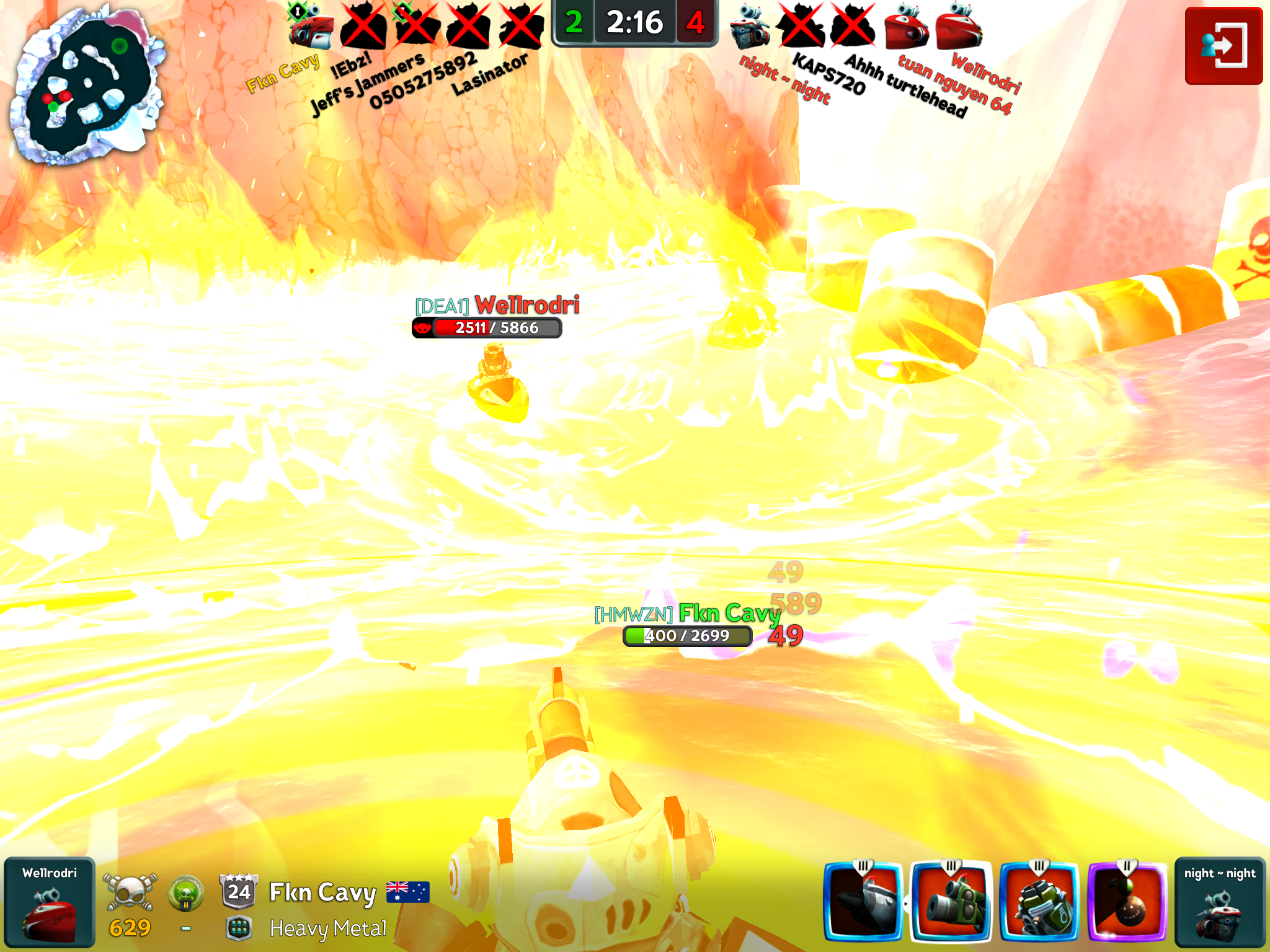Select the purple smiley bomb weapon card
The image size is (1270, 952).
click(x=1127, y=901)
